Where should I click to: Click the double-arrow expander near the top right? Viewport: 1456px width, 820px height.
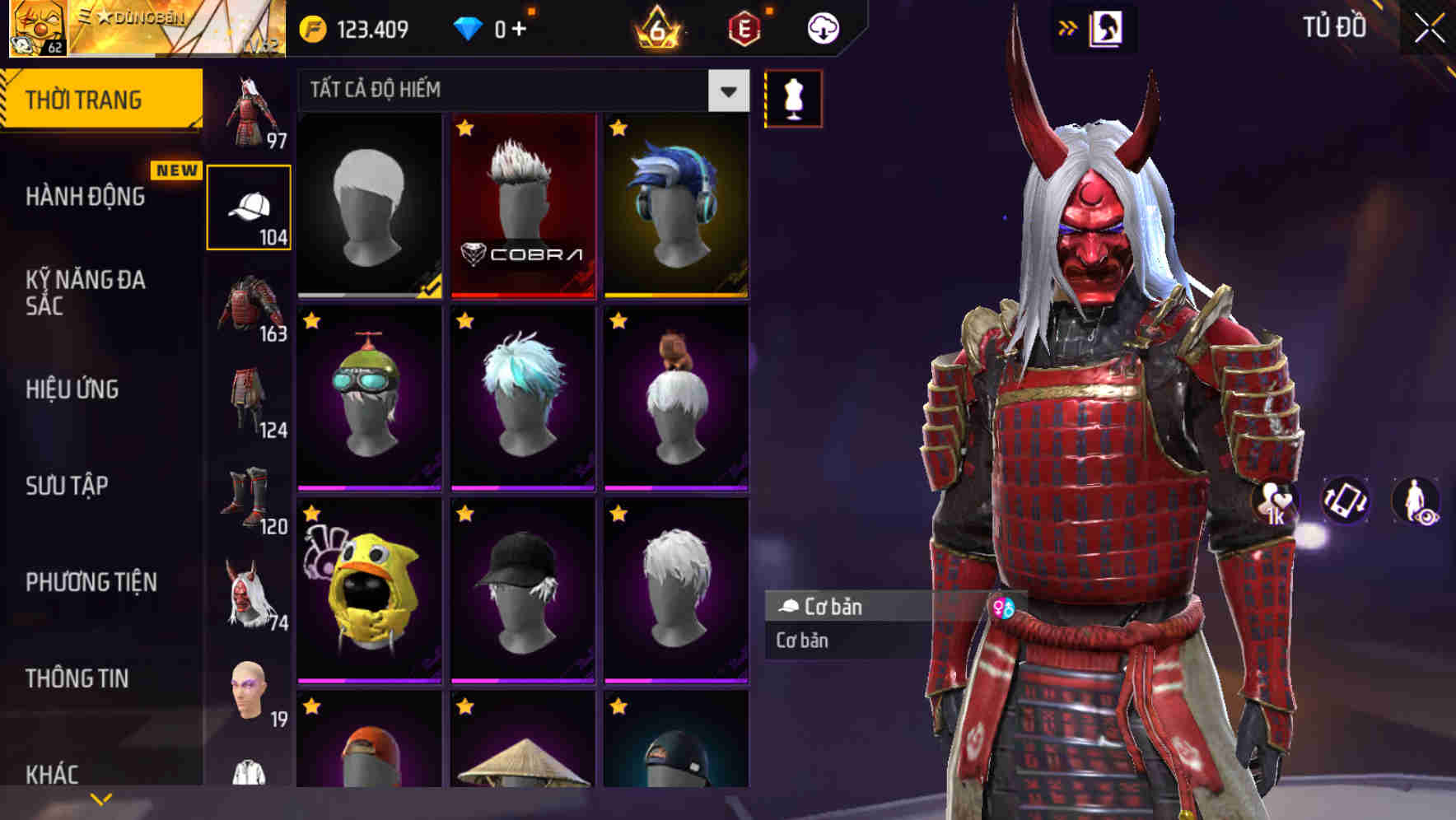[1069, 26]
